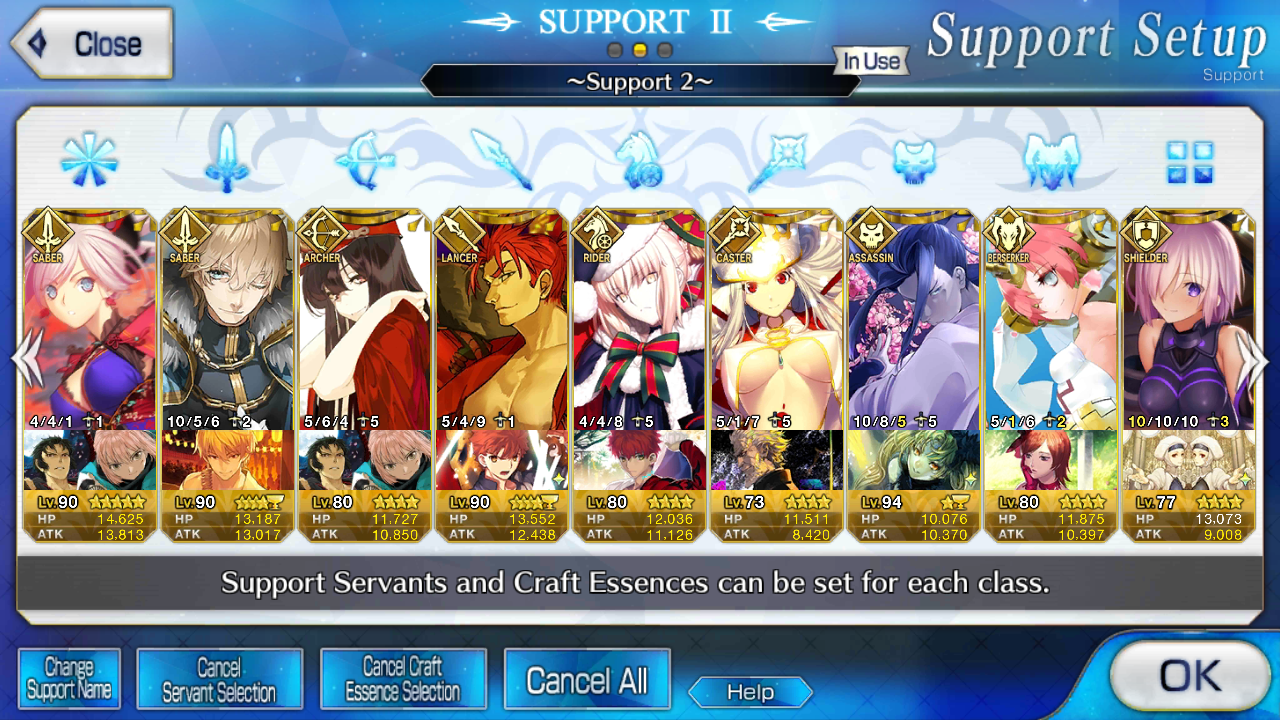Change the Berserker's craft essence
Image resolution: width=1280 pixels, height=720 pixels.
click(1050, 460)
